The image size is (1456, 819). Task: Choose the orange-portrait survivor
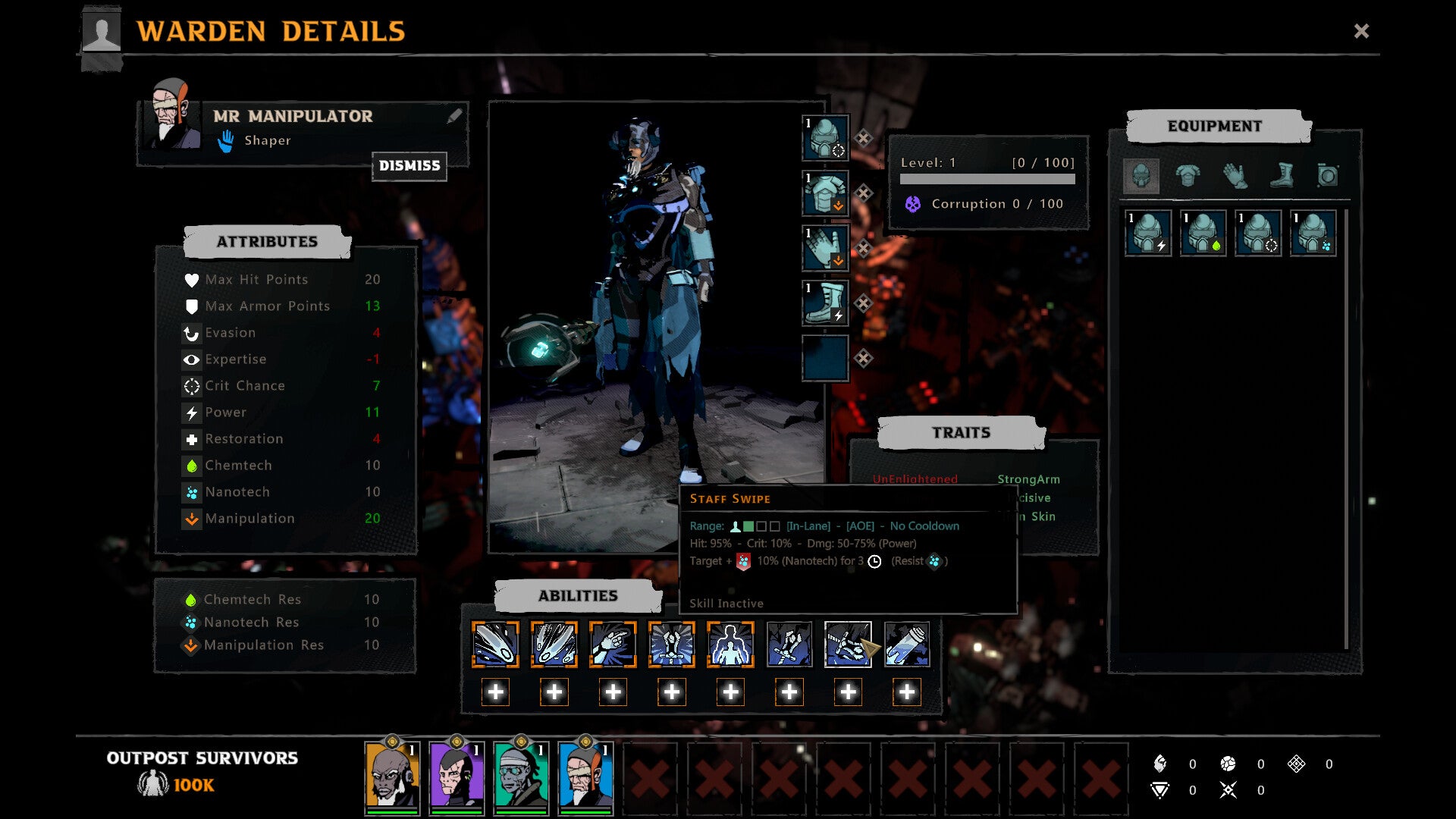point(392,775)
